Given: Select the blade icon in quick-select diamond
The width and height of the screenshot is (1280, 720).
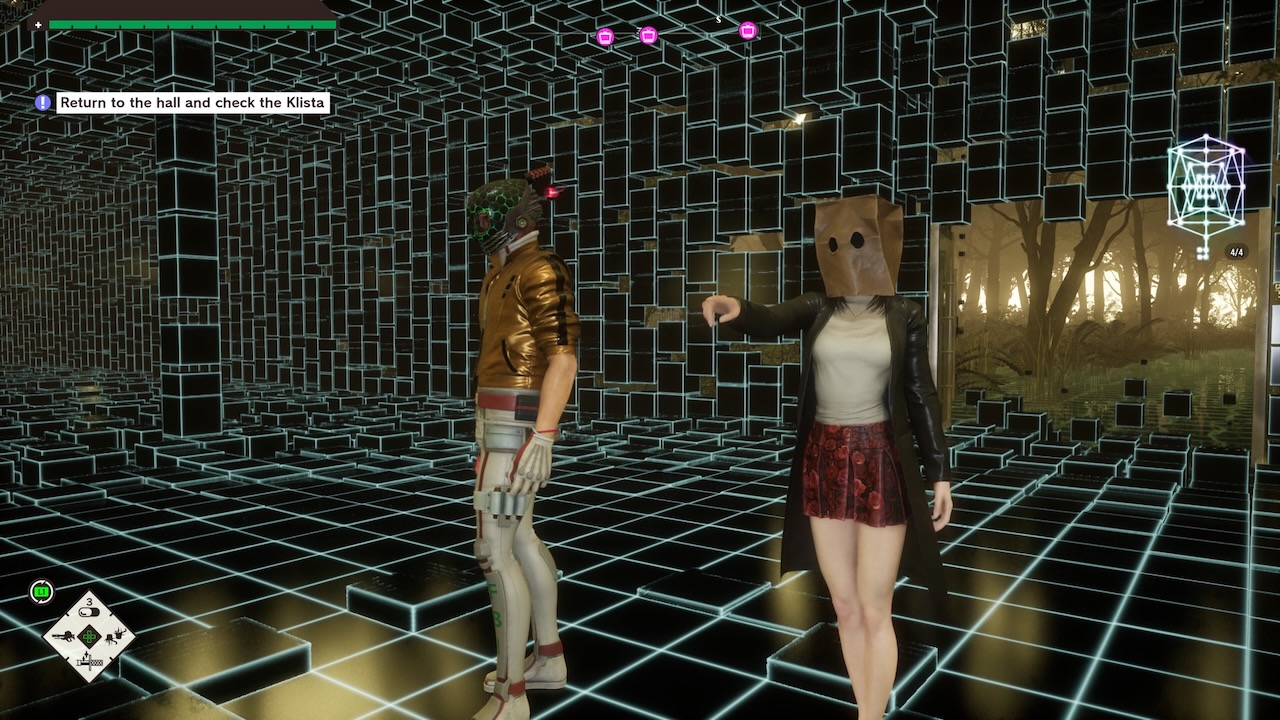Looking at the screenshot, I should coord(90,660).
